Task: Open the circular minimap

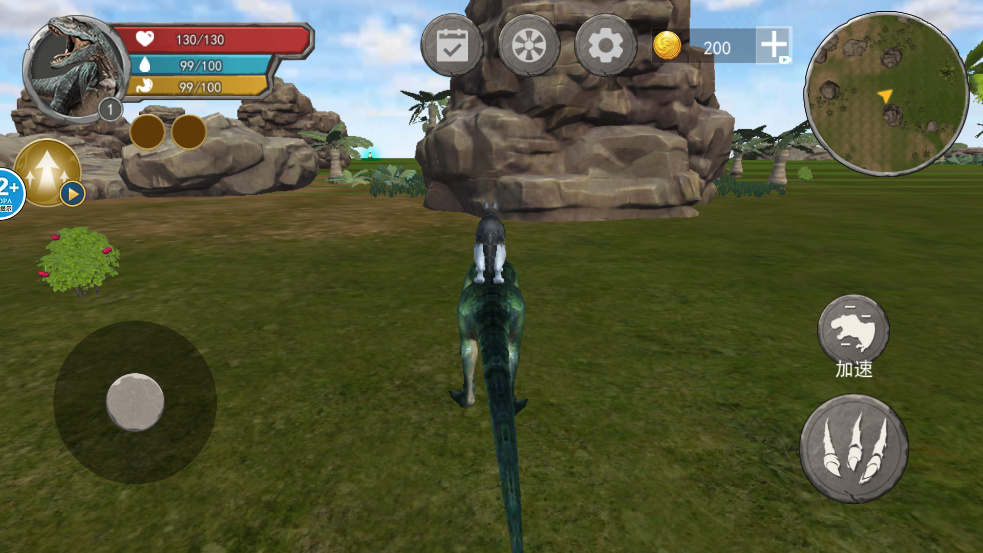Action: pyautogui.click(x=886, y=94)
